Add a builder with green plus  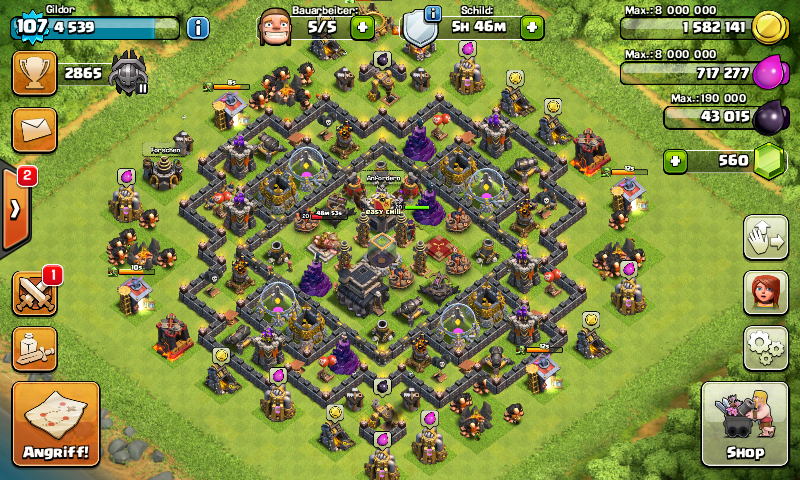tap(362, 27)
